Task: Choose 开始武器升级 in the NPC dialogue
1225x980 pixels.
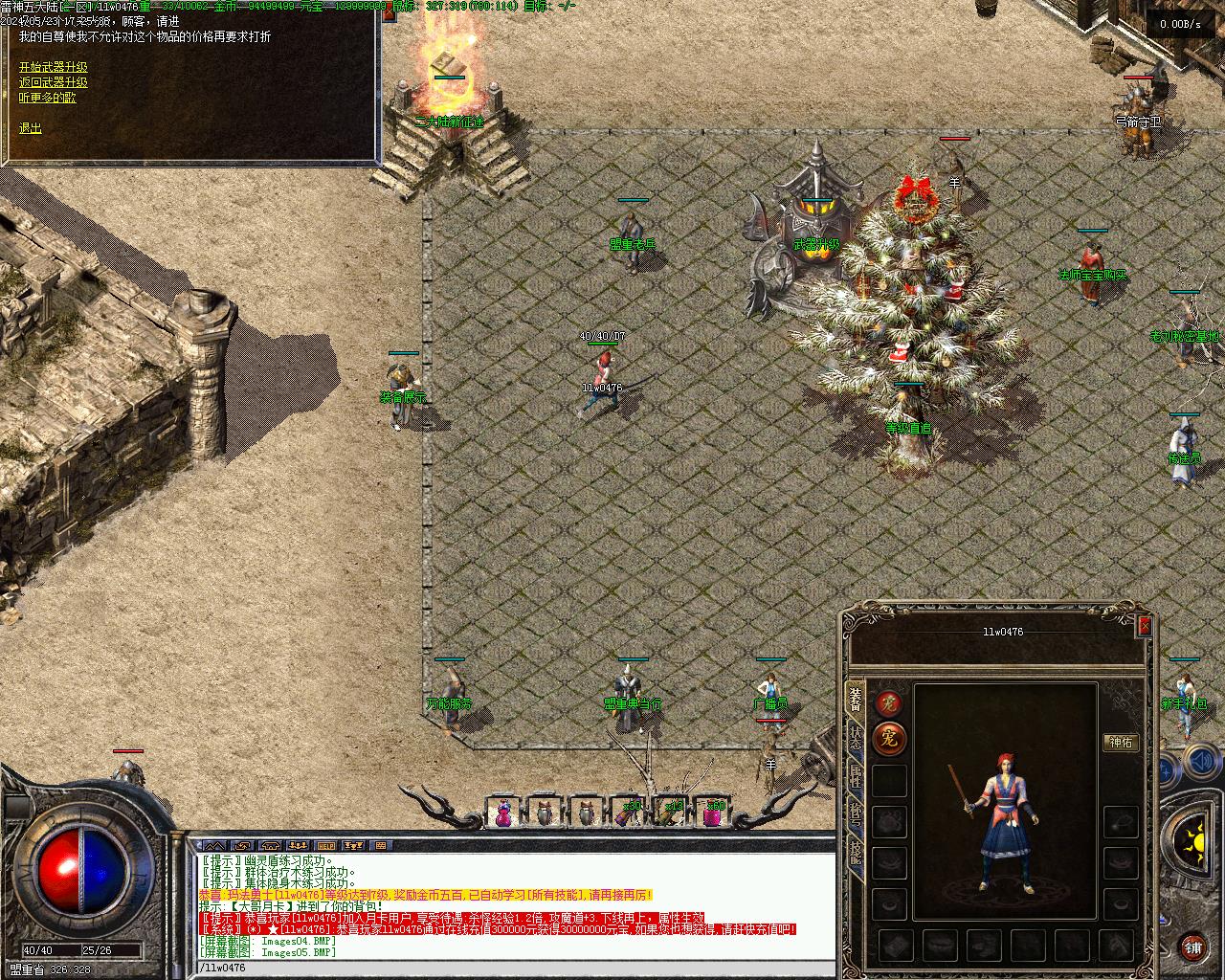Action: coord(53,67)
